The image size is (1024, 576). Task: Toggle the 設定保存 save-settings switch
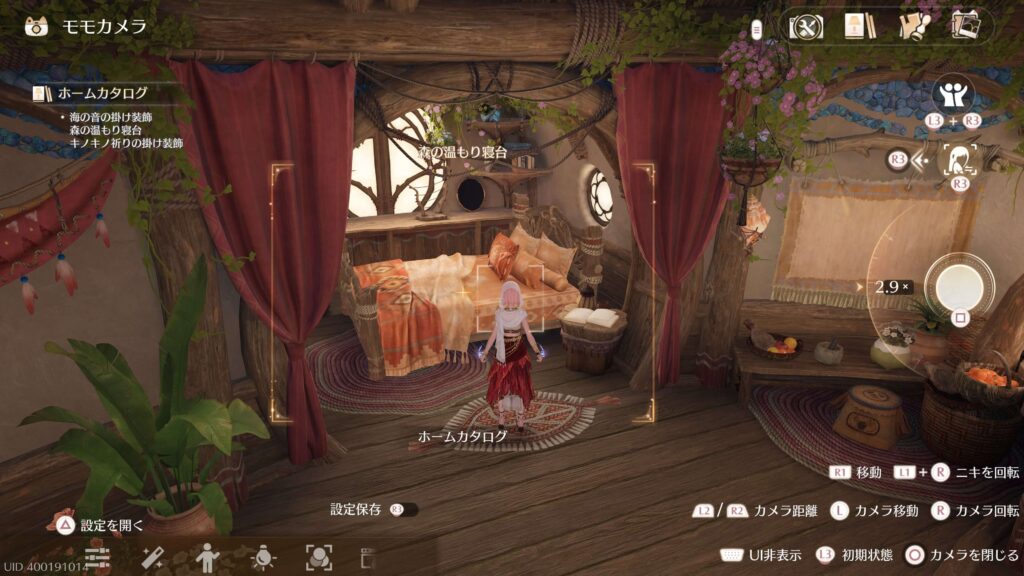tap(403, 510)
